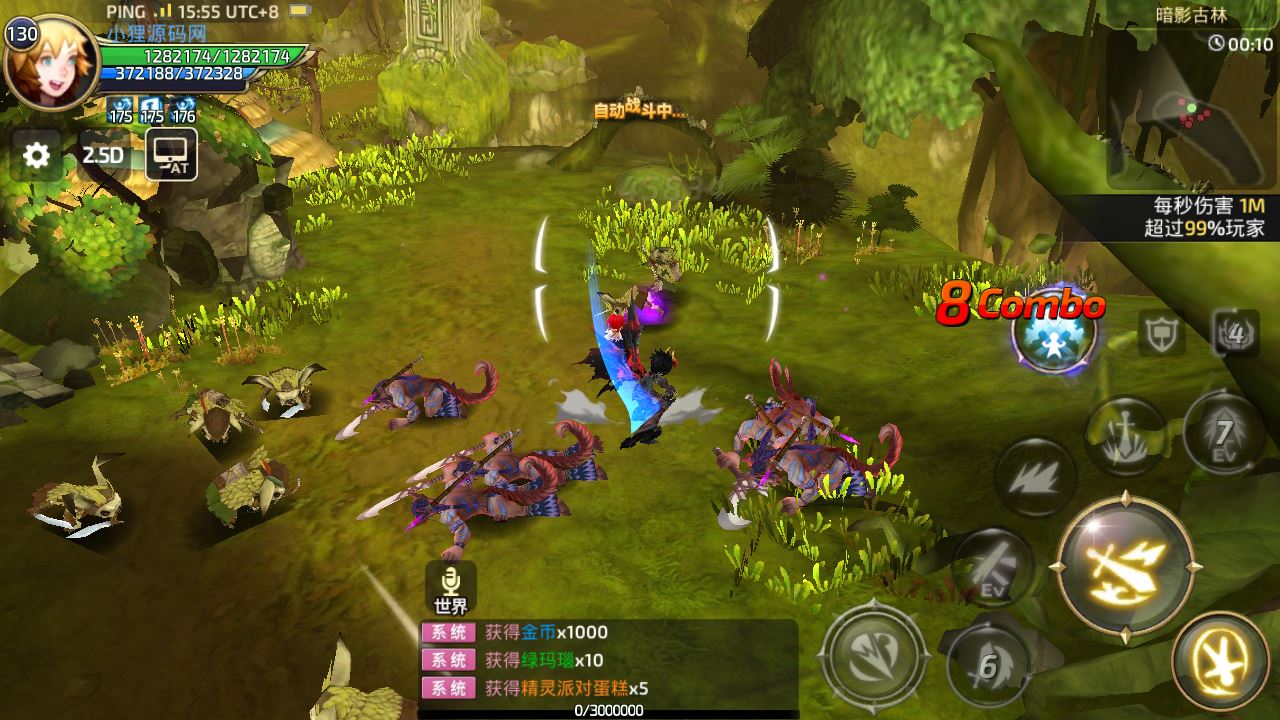Screen dimensions: 1280x720
Task: Open the World voice chat microphone
Action: coord(451,587)
